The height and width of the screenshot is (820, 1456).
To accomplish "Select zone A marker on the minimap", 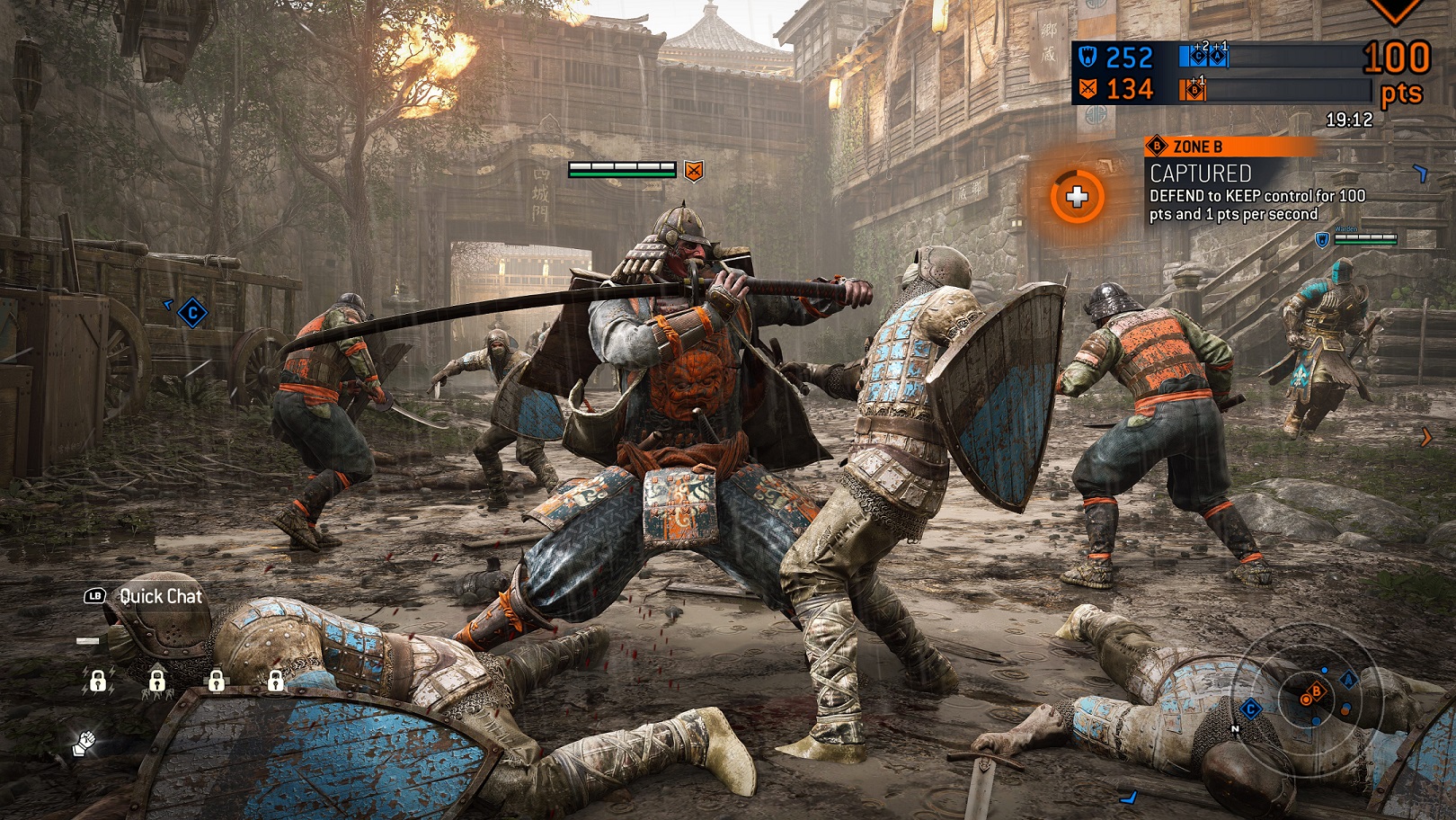I will (x=1348, y=681).
